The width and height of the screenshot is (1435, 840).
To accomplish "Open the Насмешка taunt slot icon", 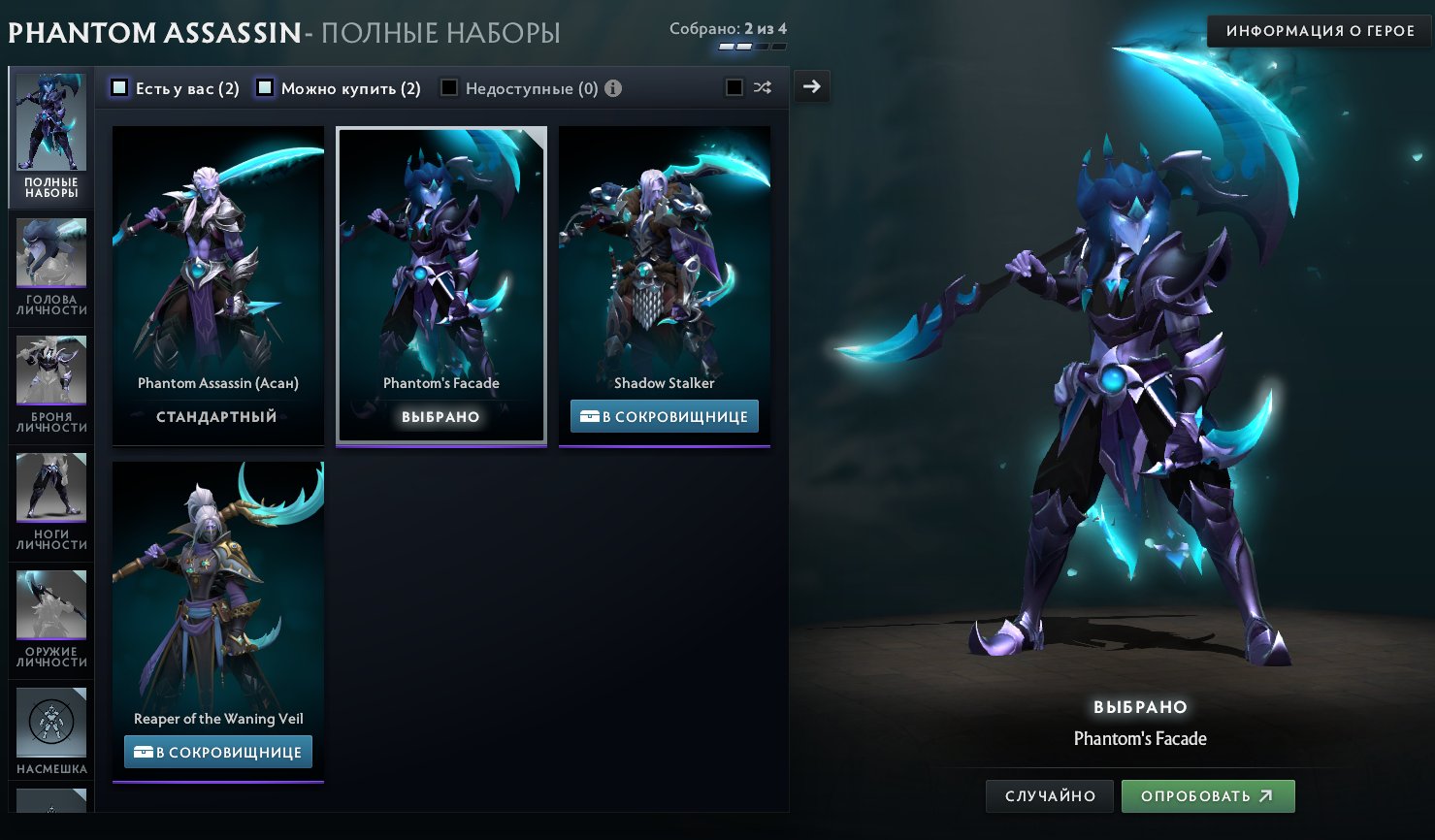I will click(x=50, y=722).
